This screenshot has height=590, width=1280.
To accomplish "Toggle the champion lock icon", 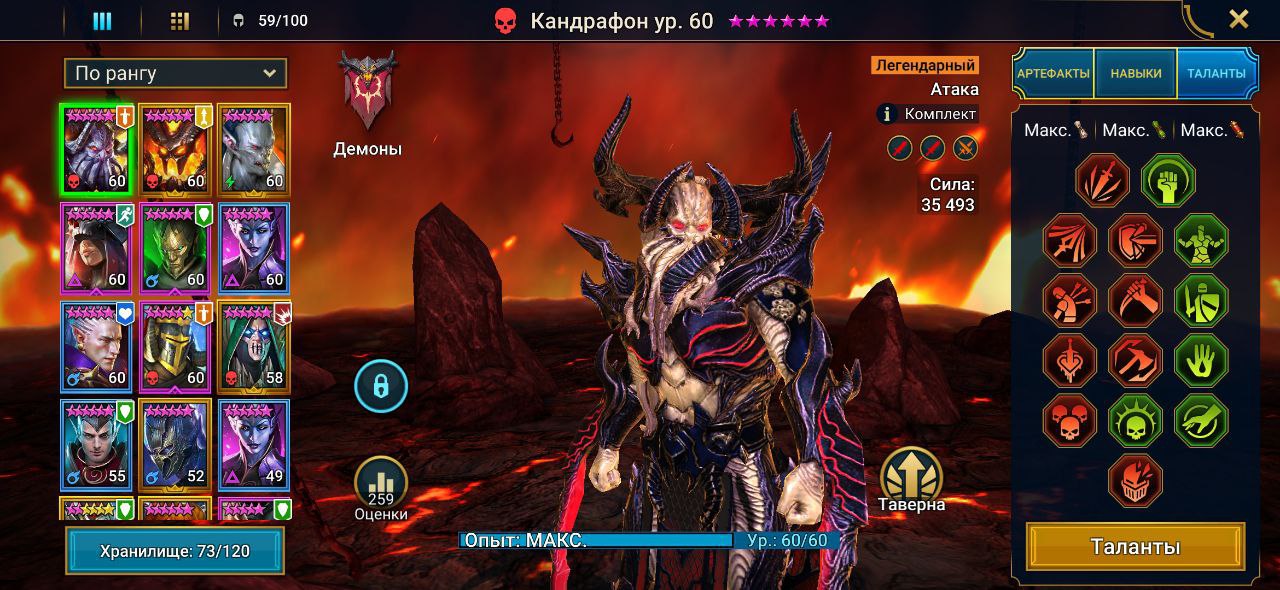I will (381, 384).
